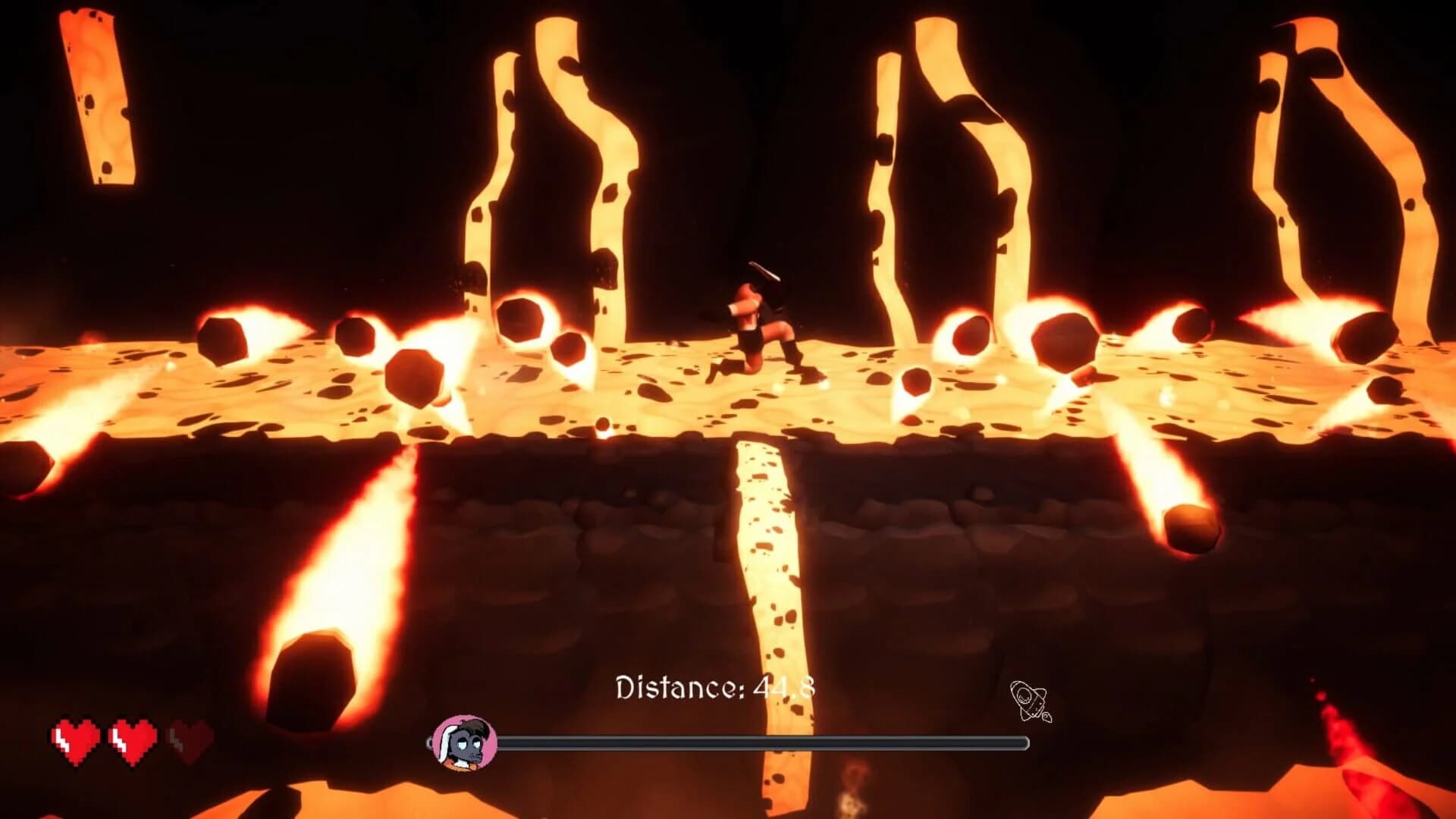Click the running warrior character
Viewport: 1456px width, 819px height.
pos(758,326)
